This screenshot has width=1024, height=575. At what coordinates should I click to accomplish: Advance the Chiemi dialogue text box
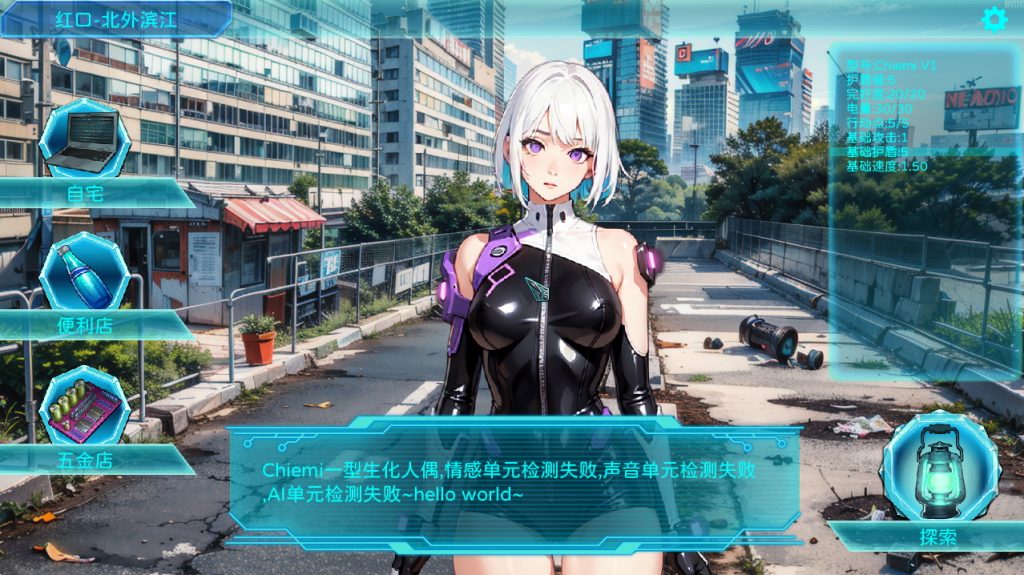pyautogui.click(x=513, y=482)
